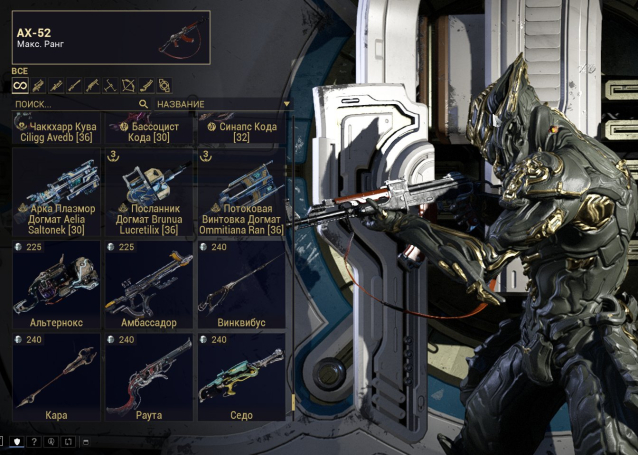Screen dimensions: 638x455
Task: Show all weapons with the infinity filter
Action: (19, 85)
